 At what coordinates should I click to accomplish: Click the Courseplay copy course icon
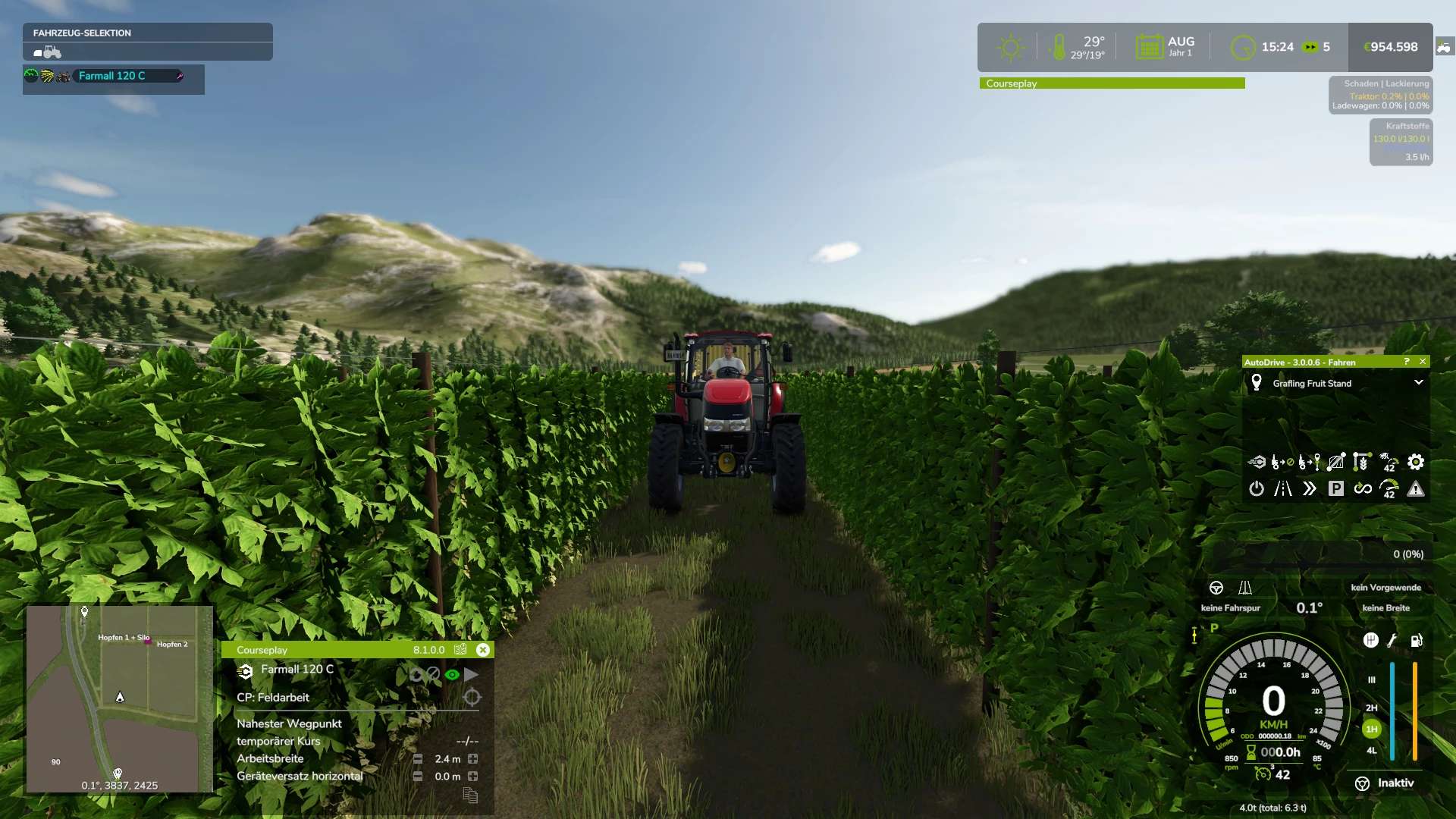tap(470, 795)
